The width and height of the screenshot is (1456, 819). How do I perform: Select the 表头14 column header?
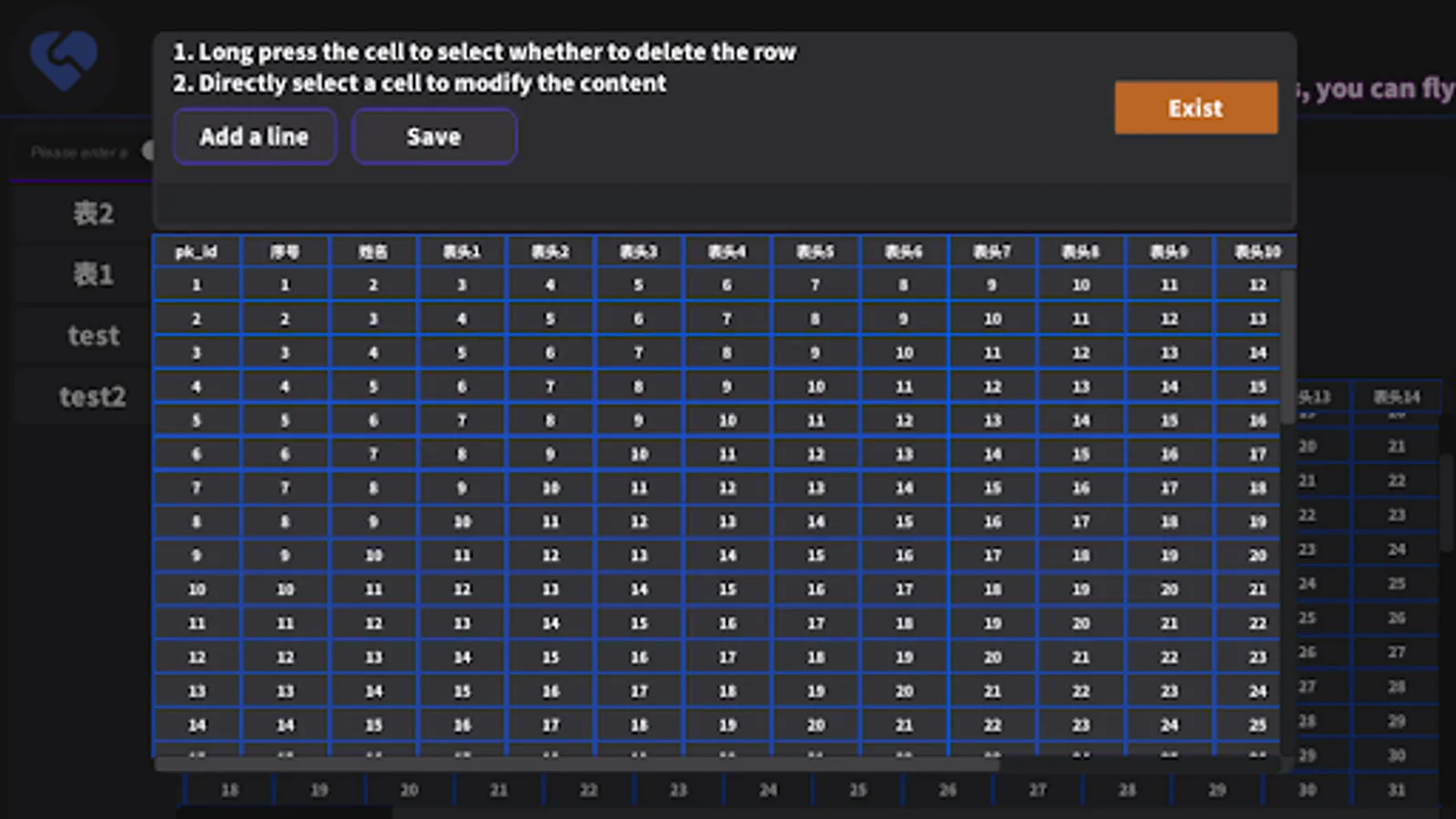tap(1396, 396)
